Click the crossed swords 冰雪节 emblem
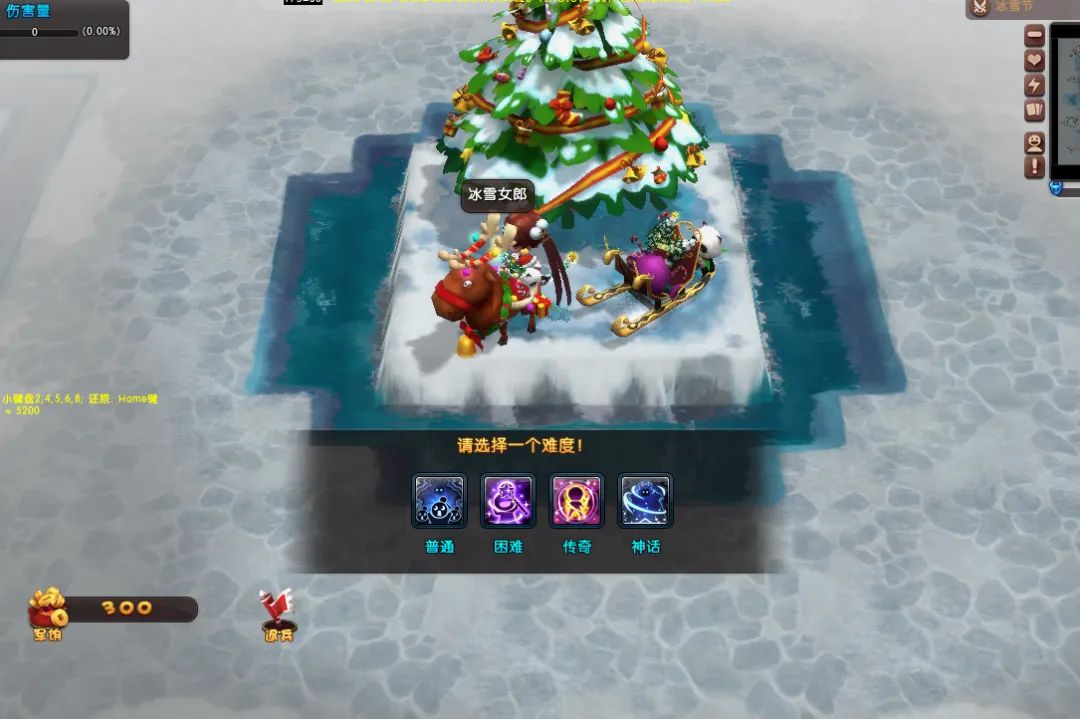 (x=980, y=8)
